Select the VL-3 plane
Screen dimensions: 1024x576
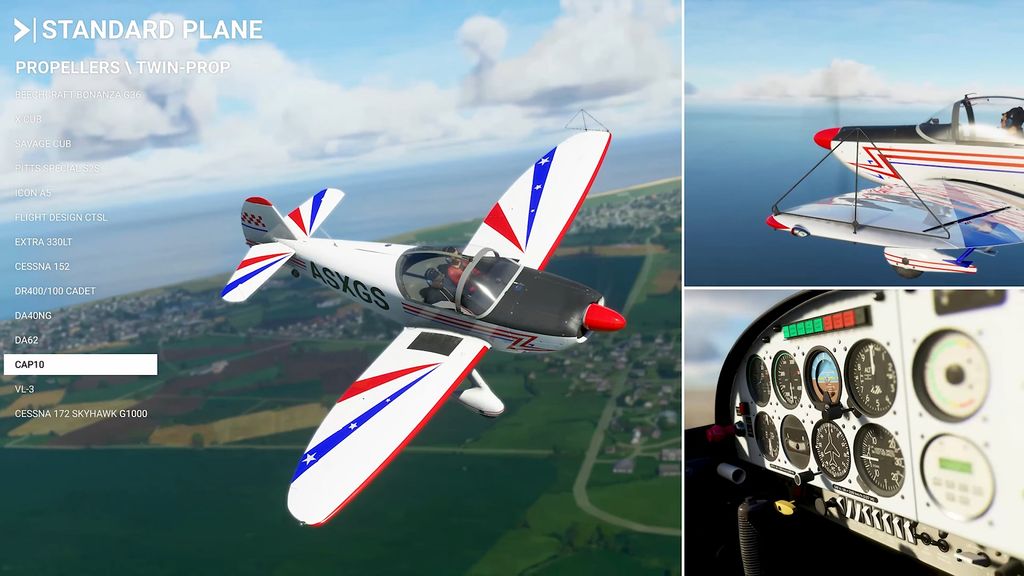(25, 389)
